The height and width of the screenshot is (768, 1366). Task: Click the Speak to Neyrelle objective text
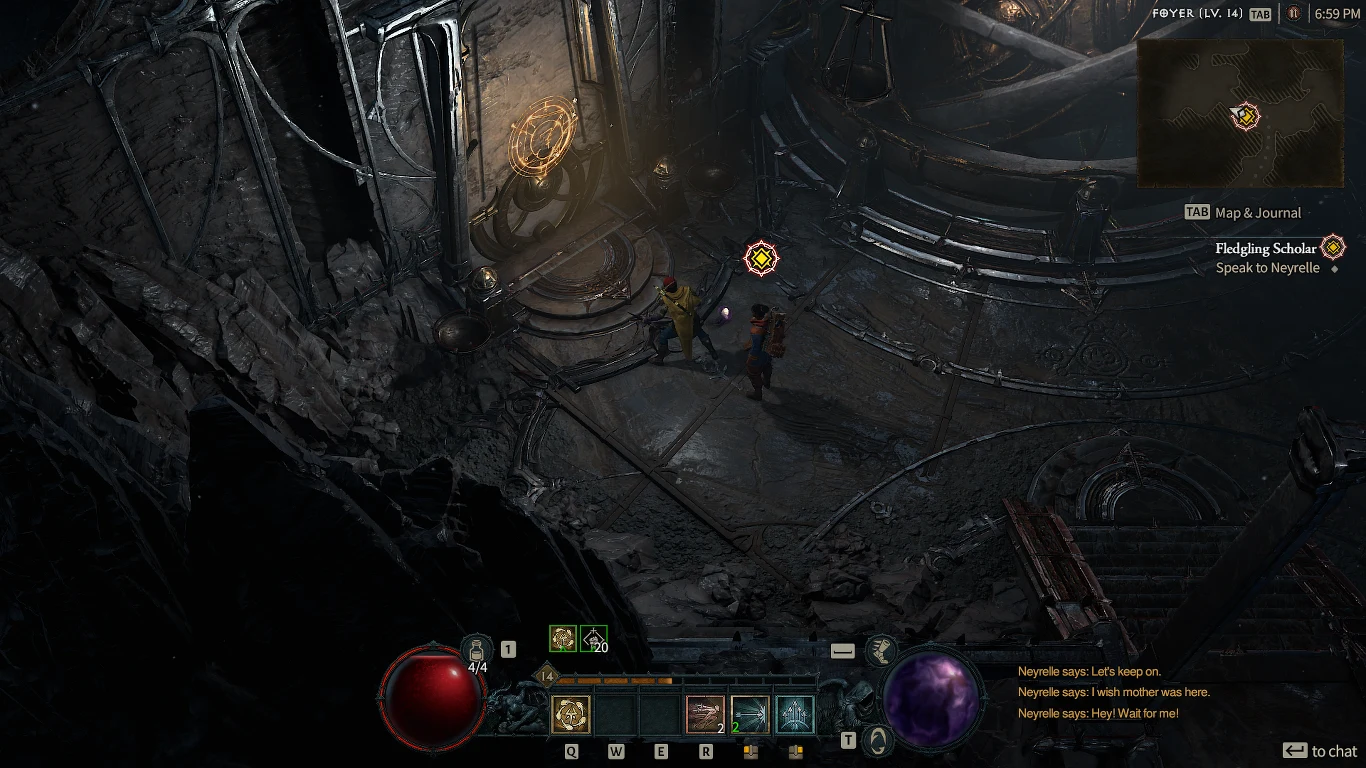pyautogui.click(x=1270, y=268)
